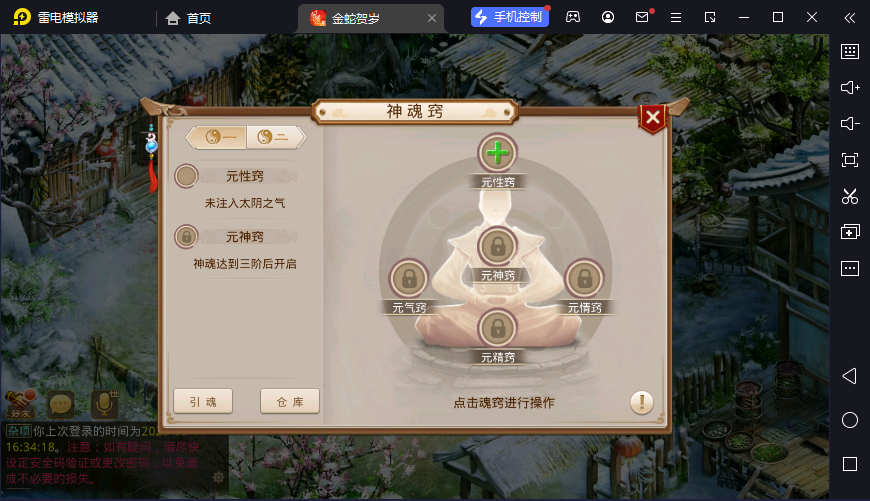The height and width of the screenshot is (501, 870).
Task: Click the 手机控制 button in the title bar
Action: pos(509,17)
